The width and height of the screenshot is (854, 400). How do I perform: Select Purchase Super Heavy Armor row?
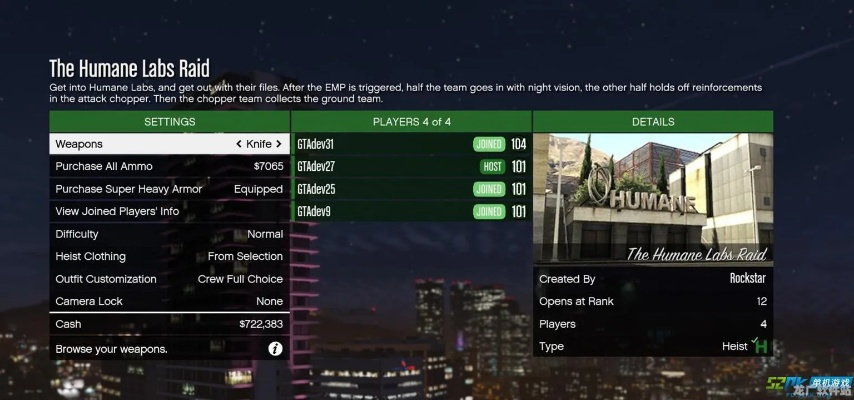click(169, 189)
